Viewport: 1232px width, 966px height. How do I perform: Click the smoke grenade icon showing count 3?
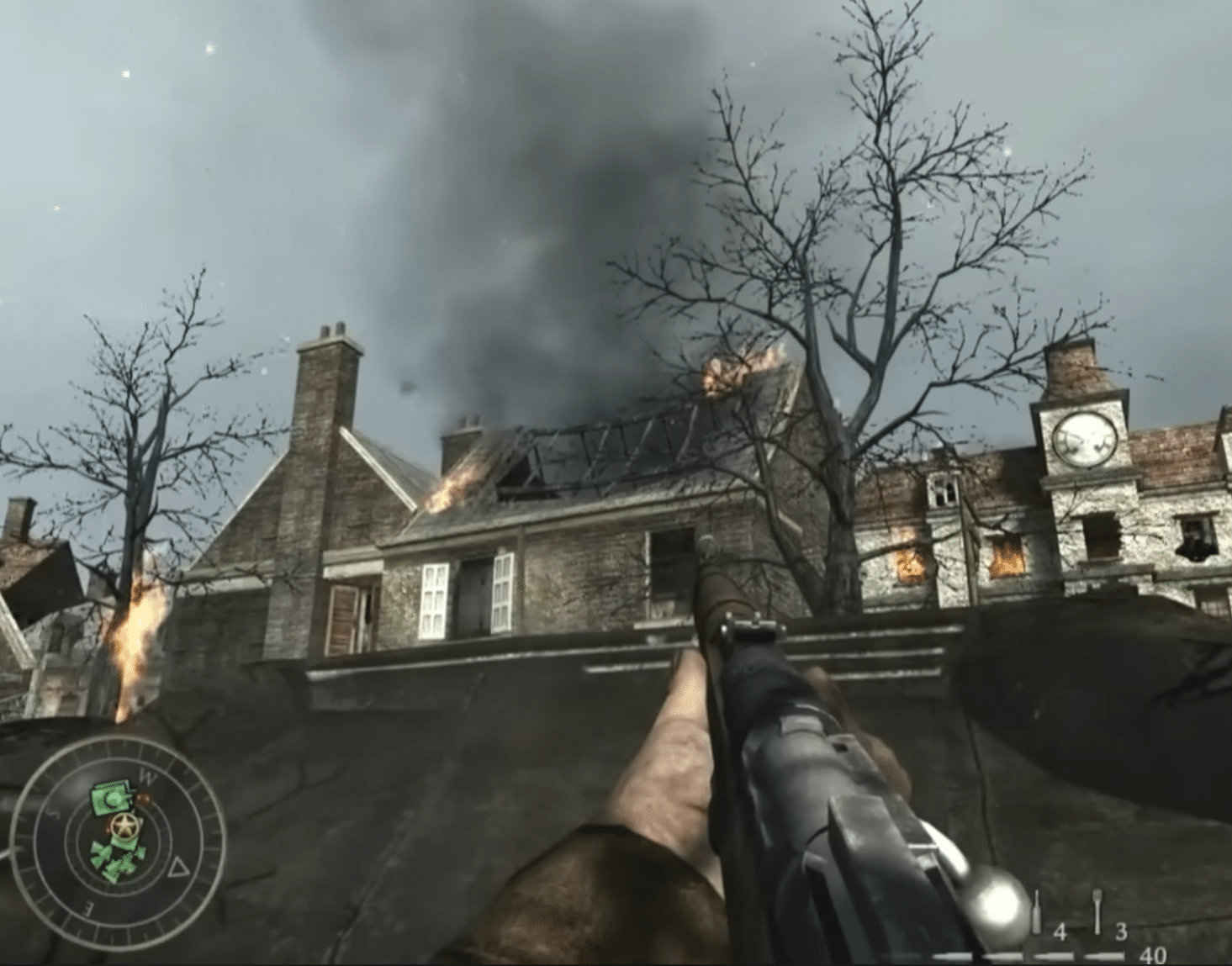click(1097, 912)
